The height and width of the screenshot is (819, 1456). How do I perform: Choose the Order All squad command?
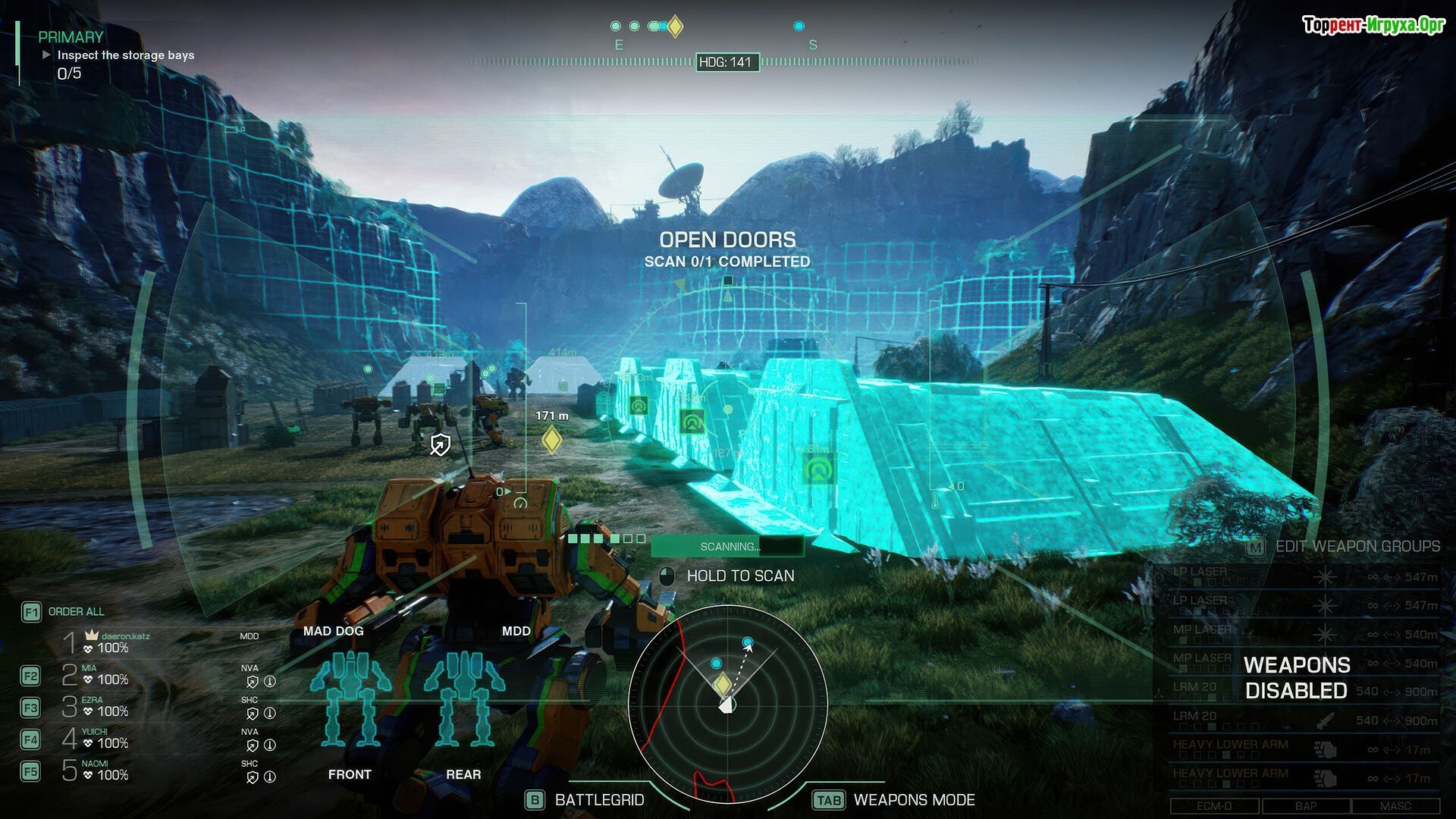tap(76, 612)
